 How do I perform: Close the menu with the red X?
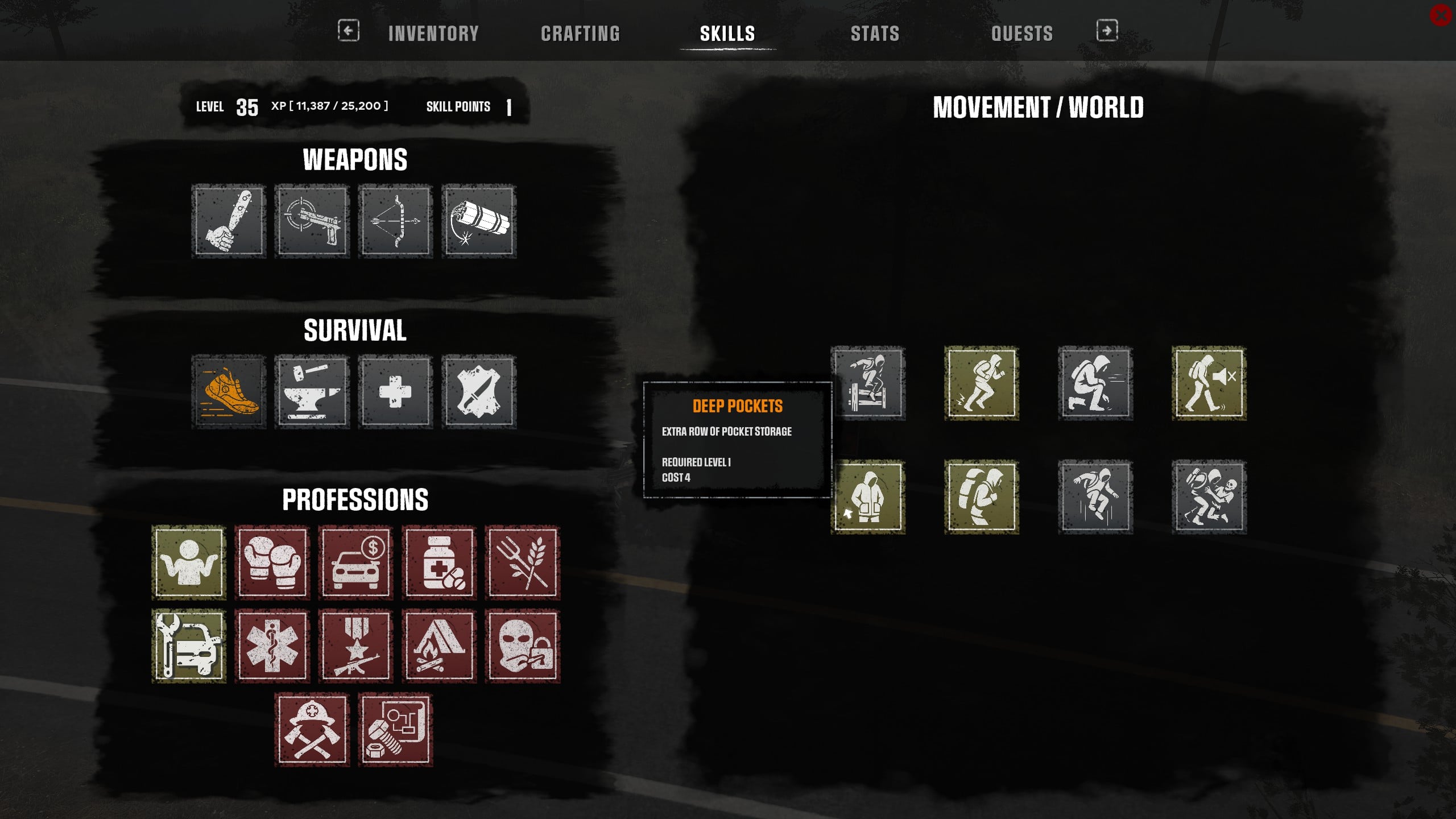[1440, 16]
